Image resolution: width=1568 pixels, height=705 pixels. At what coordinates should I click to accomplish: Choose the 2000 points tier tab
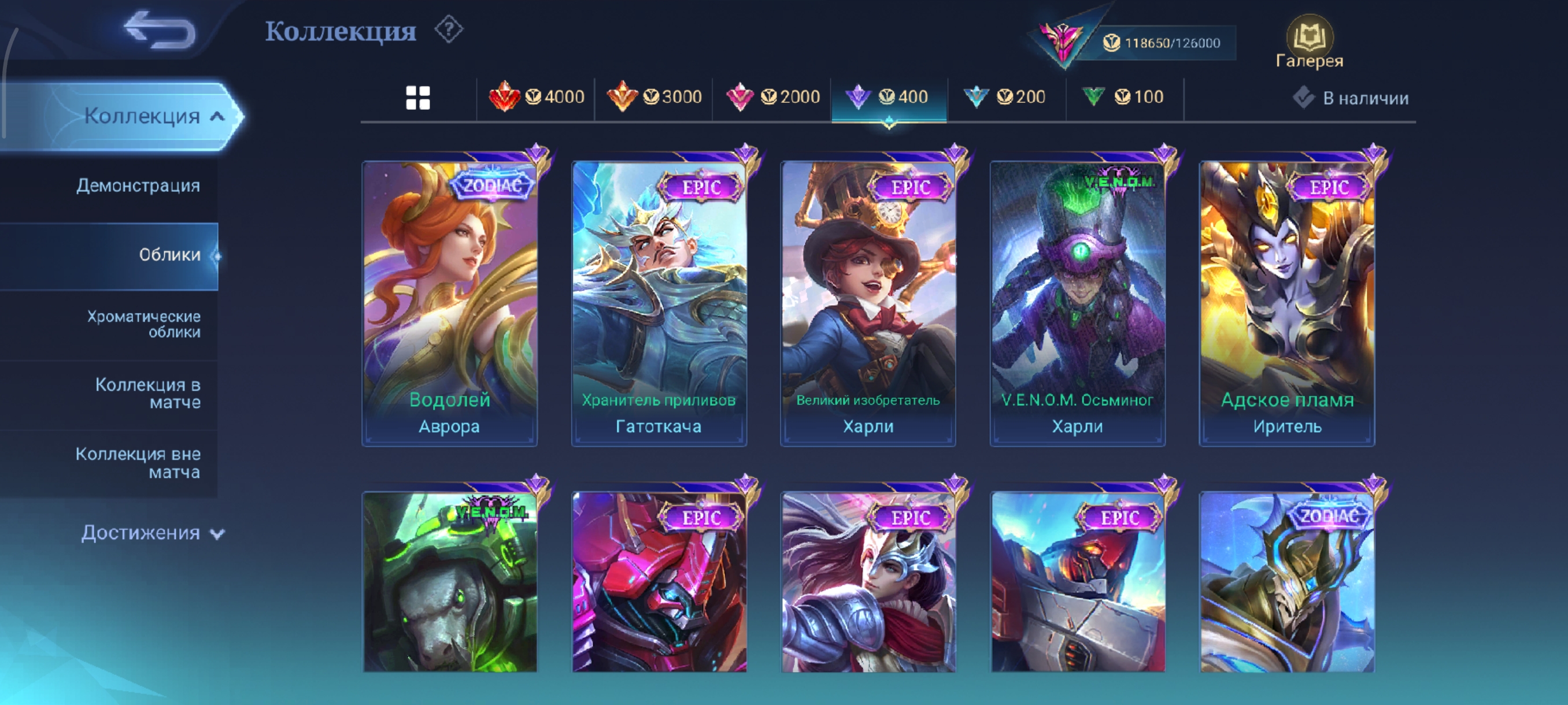coord(773,97)
